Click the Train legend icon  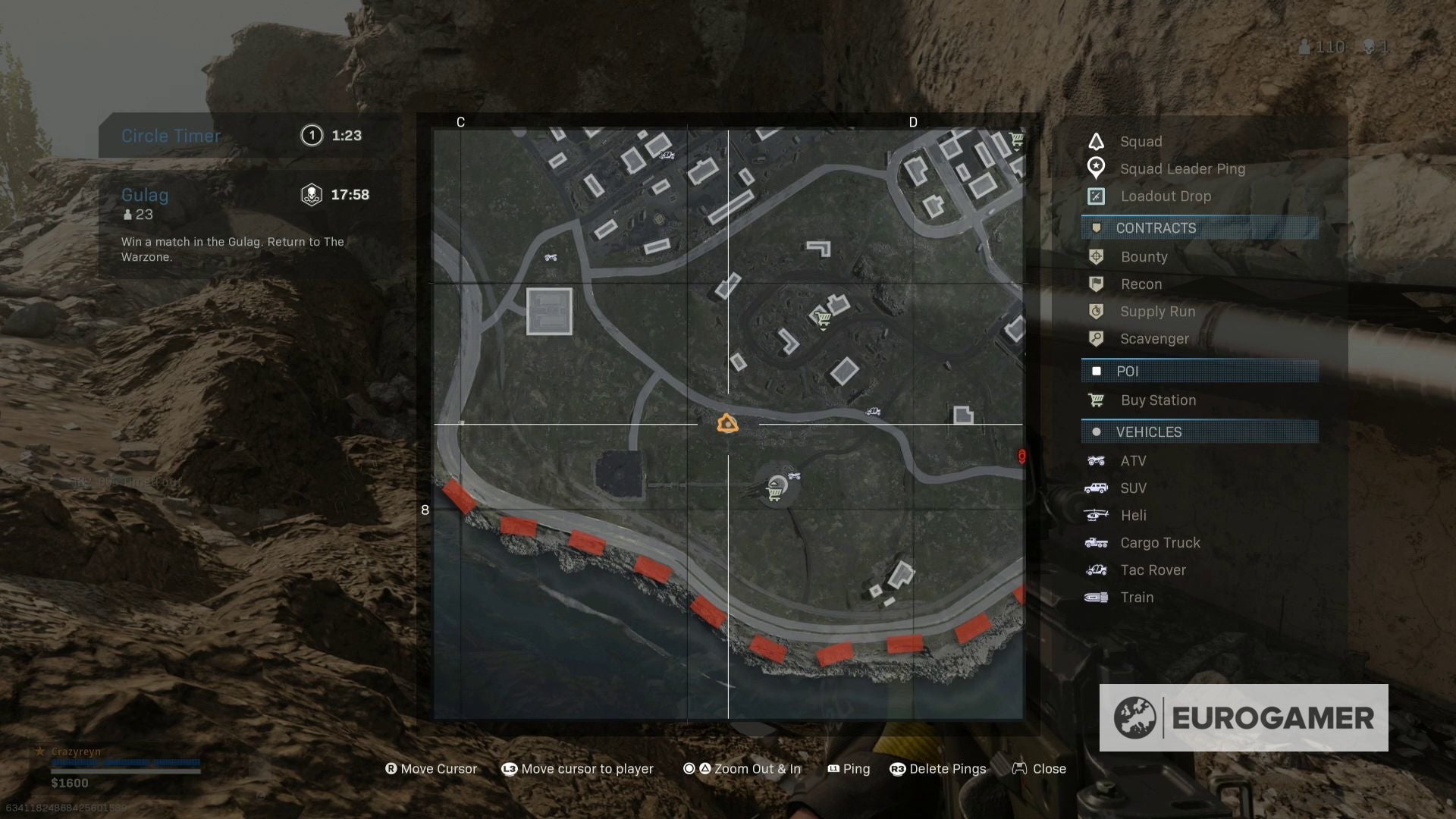(1097, 597)
